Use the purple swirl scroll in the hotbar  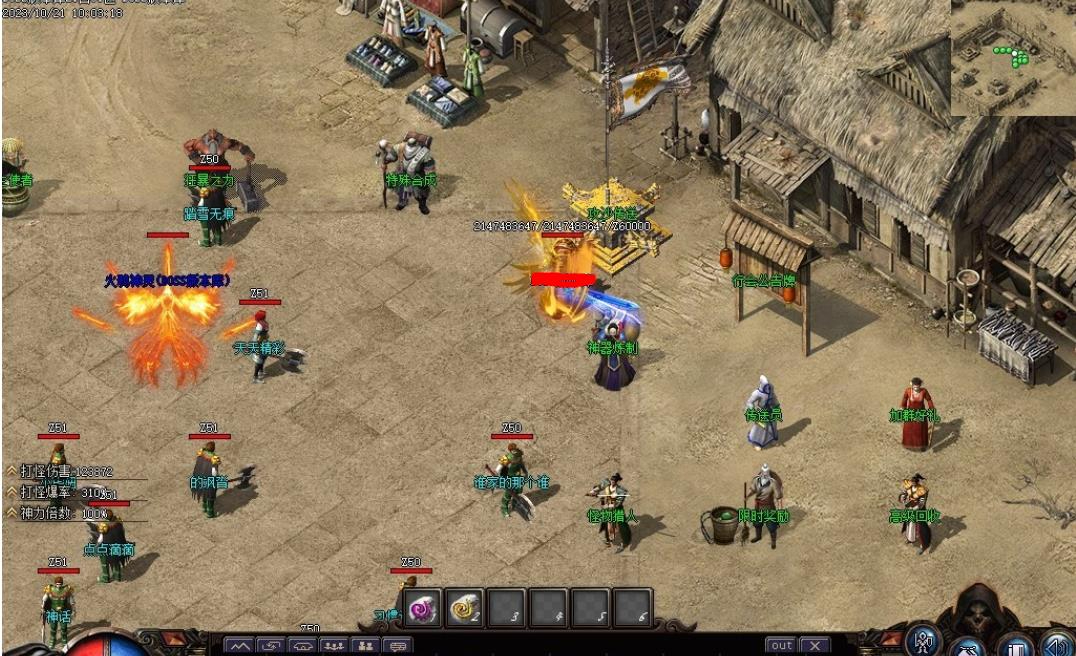pyautogui.click(x=422, y=608)
